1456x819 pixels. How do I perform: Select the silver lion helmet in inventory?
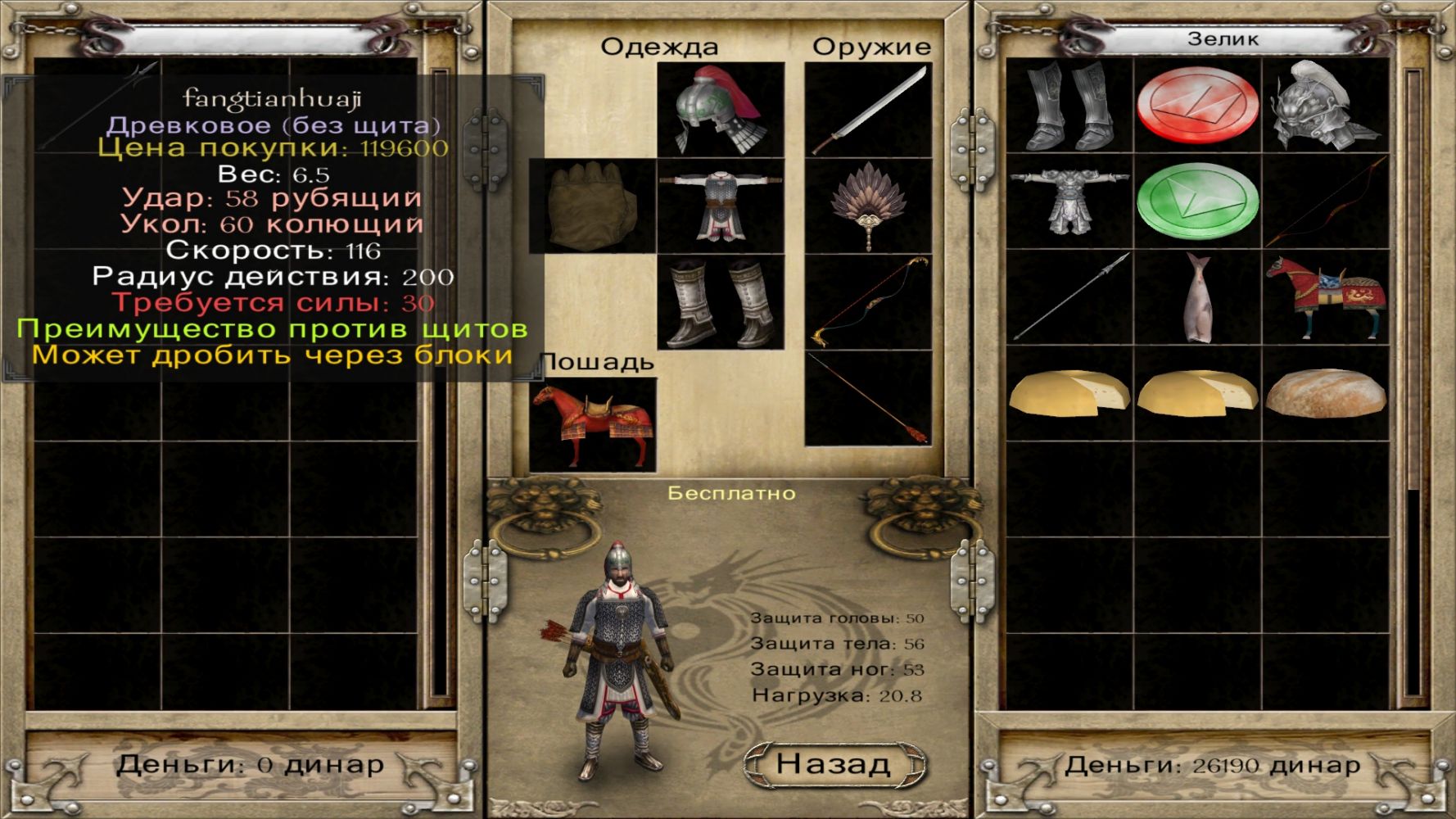coord(1324,106)
